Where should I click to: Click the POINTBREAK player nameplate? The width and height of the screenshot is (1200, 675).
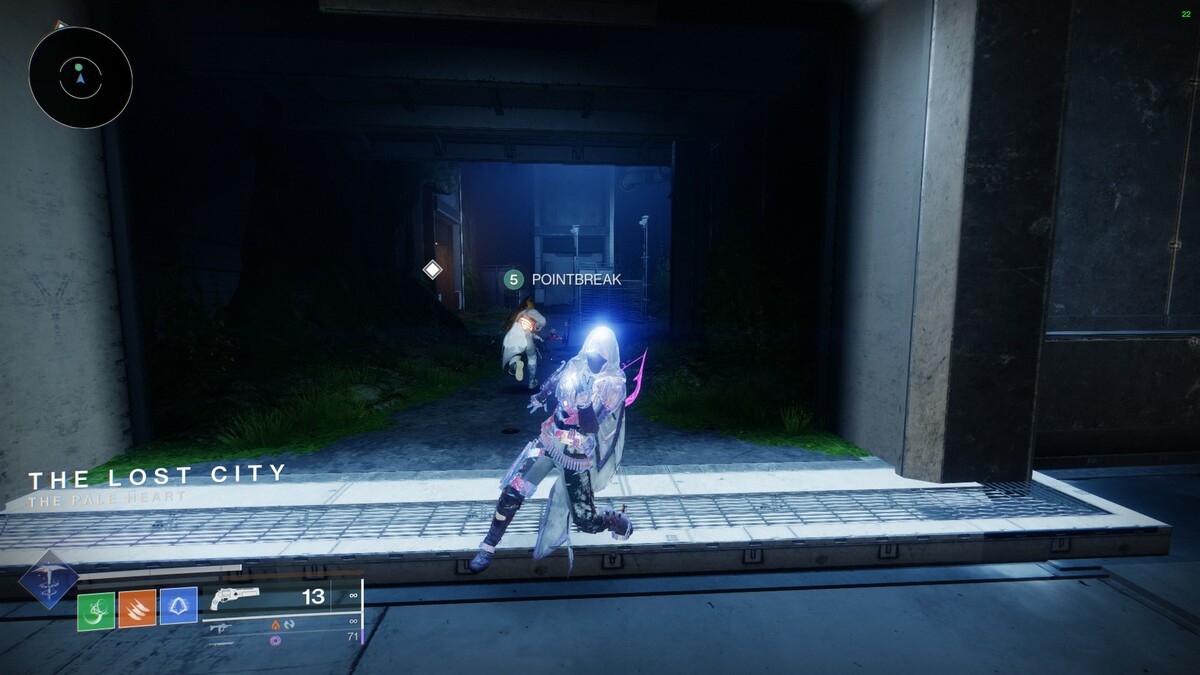[564, 280]
